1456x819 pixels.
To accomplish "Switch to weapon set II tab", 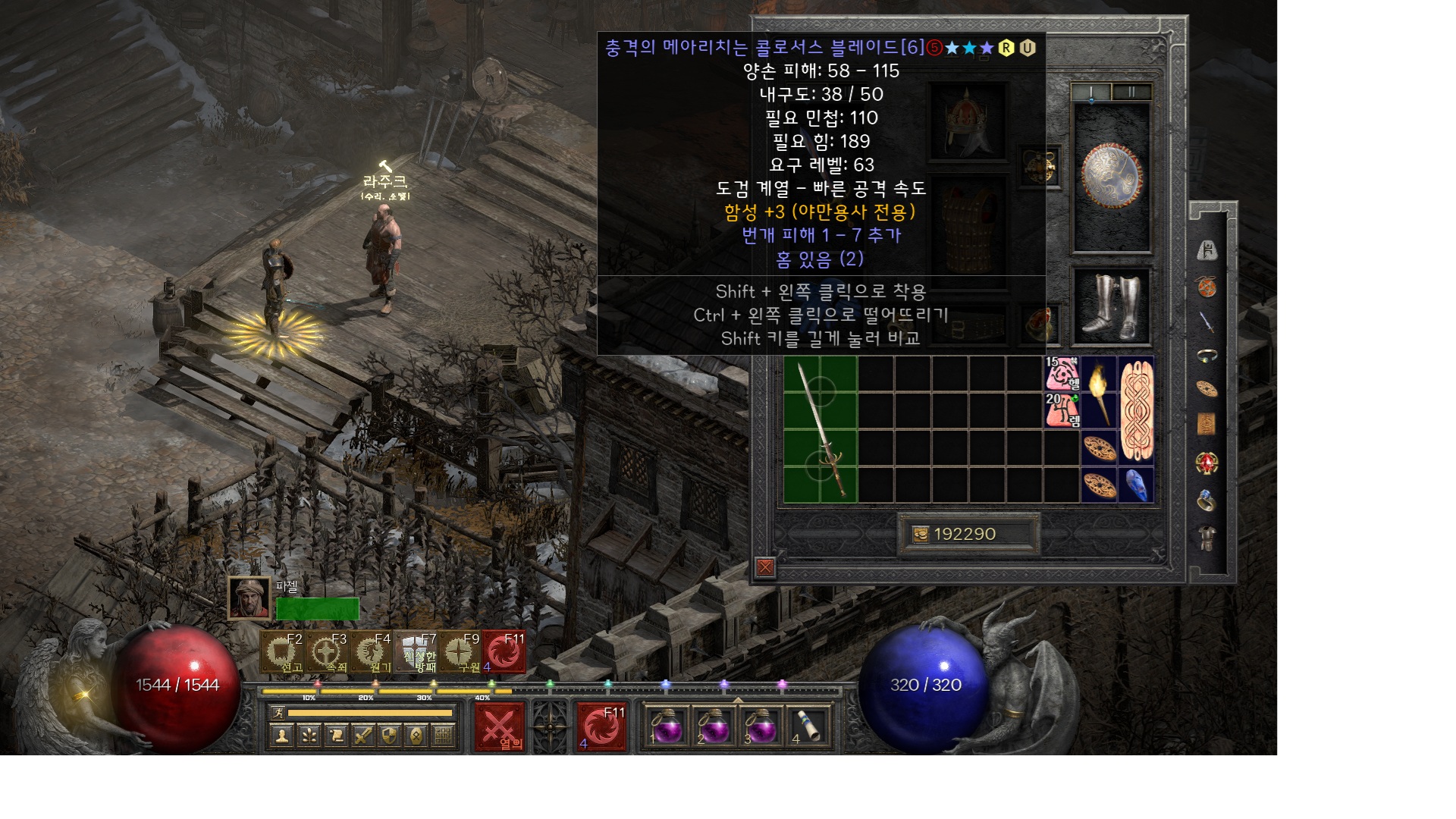I will click(1131, 92).
